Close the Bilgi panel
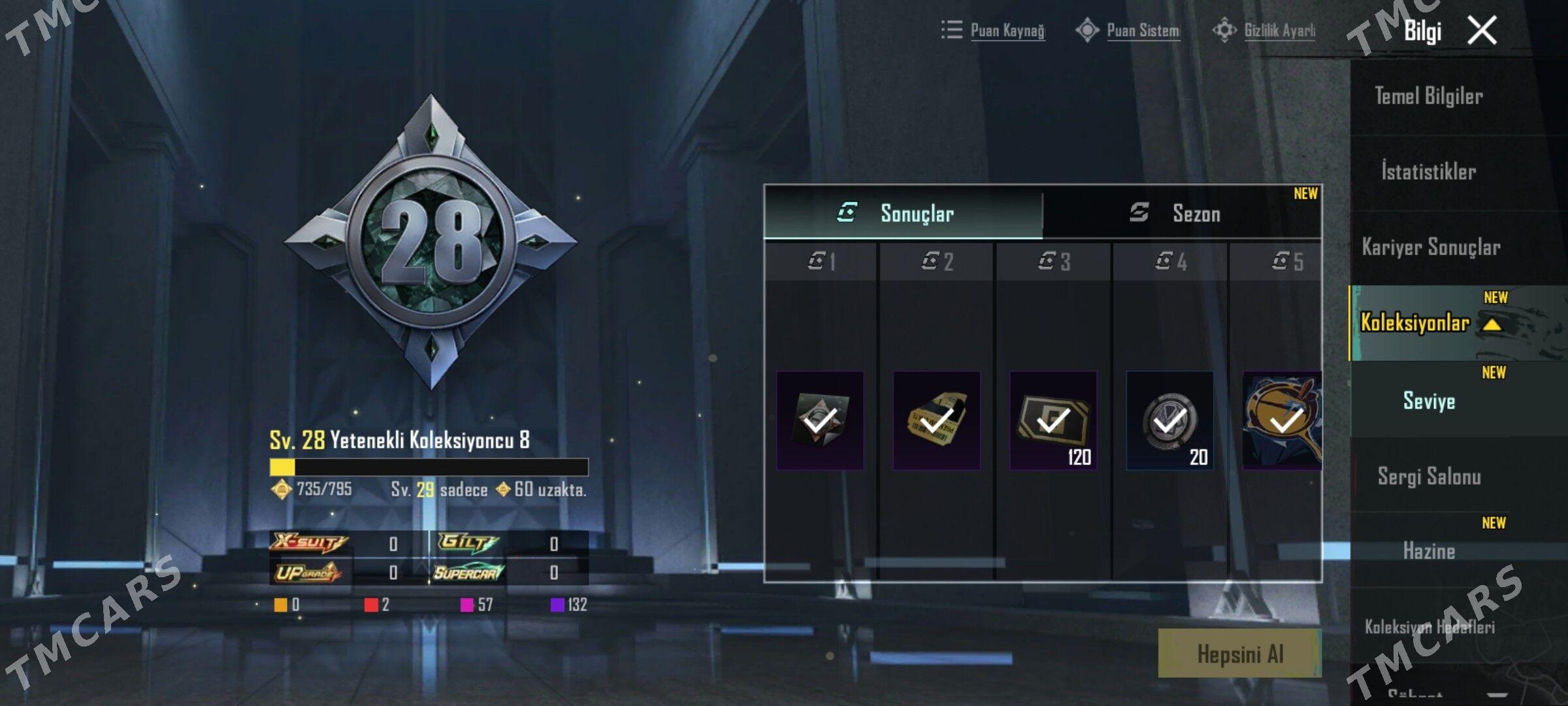1568x706 pixels. [1482, 31]
